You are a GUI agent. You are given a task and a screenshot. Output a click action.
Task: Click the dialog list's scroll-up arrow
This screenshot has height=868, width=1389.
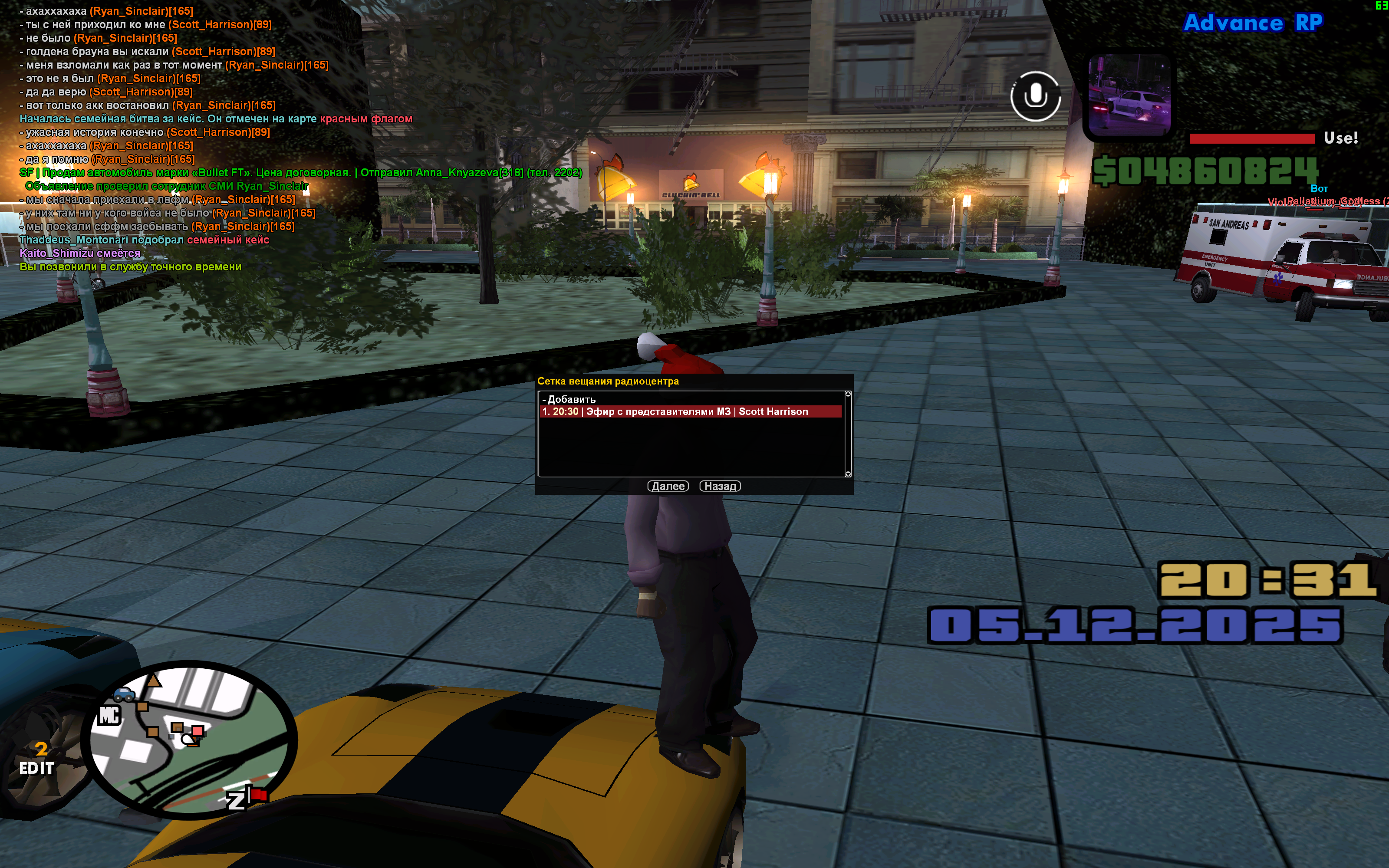pos(848,395)
